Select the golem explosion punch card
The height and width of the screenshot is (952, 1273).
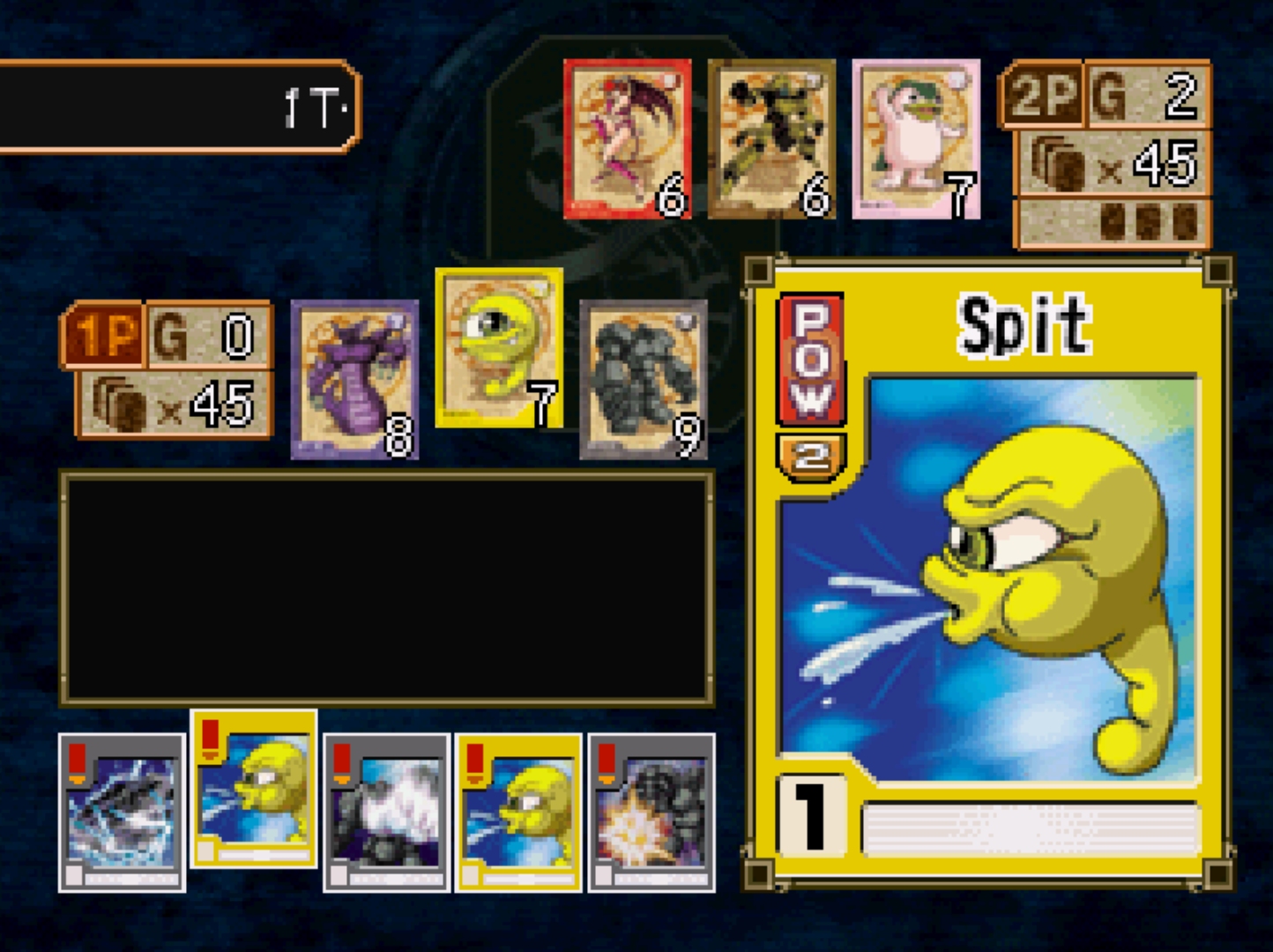tap(651, 812)
